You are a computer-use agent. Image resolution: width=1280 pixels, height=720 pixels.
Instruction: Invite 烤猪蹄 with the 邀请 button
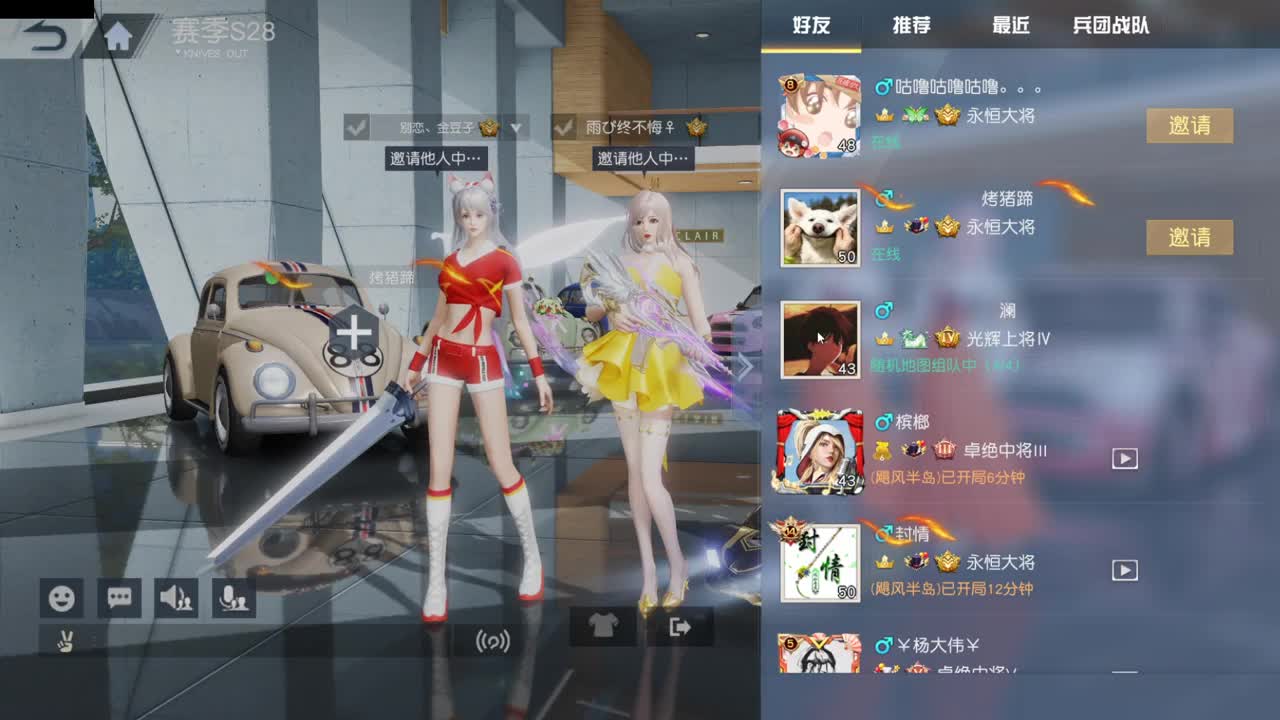tap(1189, 237)
